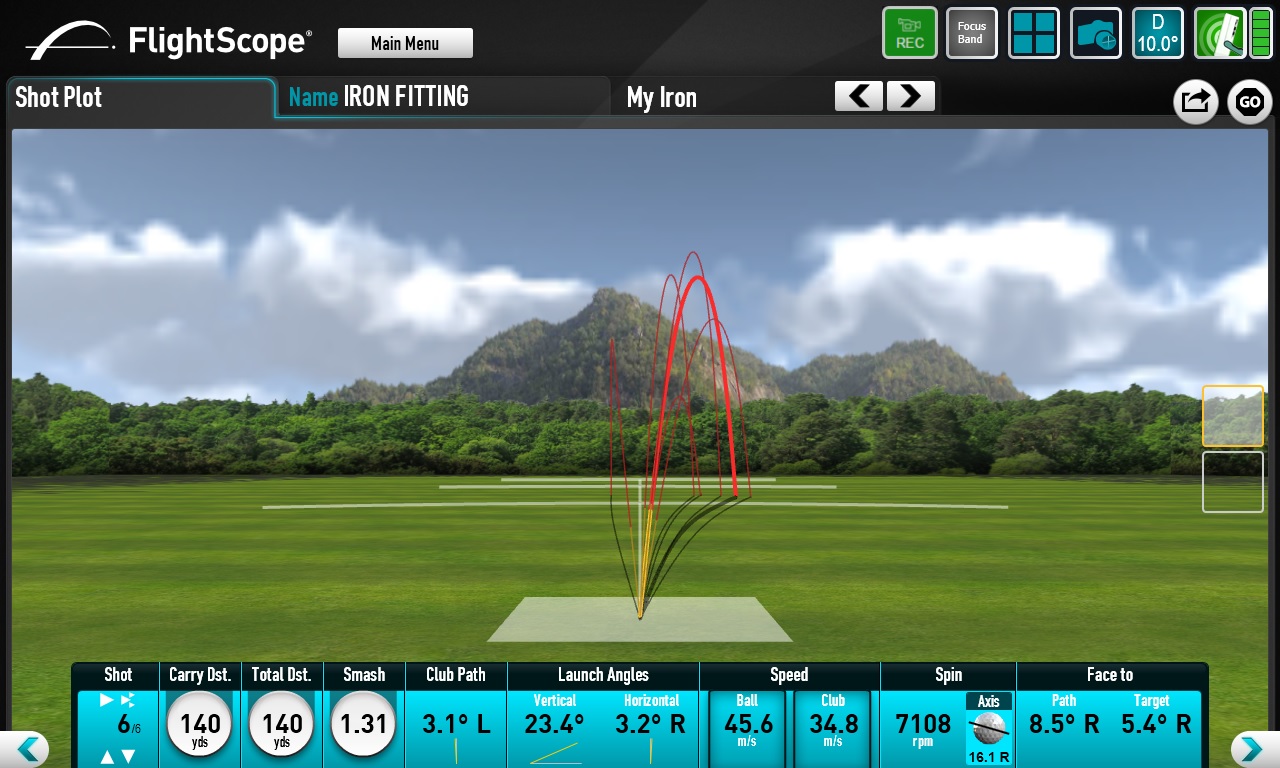
Task: Toggle the Focus Band button
Action: (971, 33)
